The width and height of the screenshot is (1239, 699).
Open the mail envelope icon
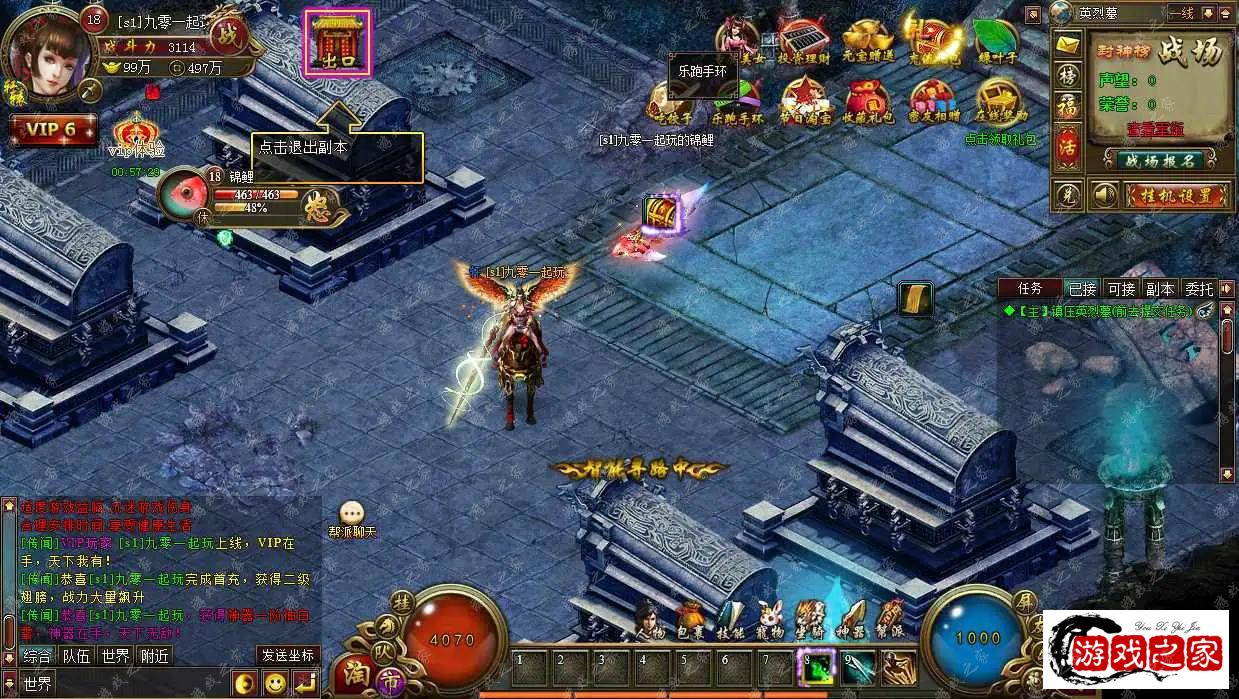[x=1068, y=46]
